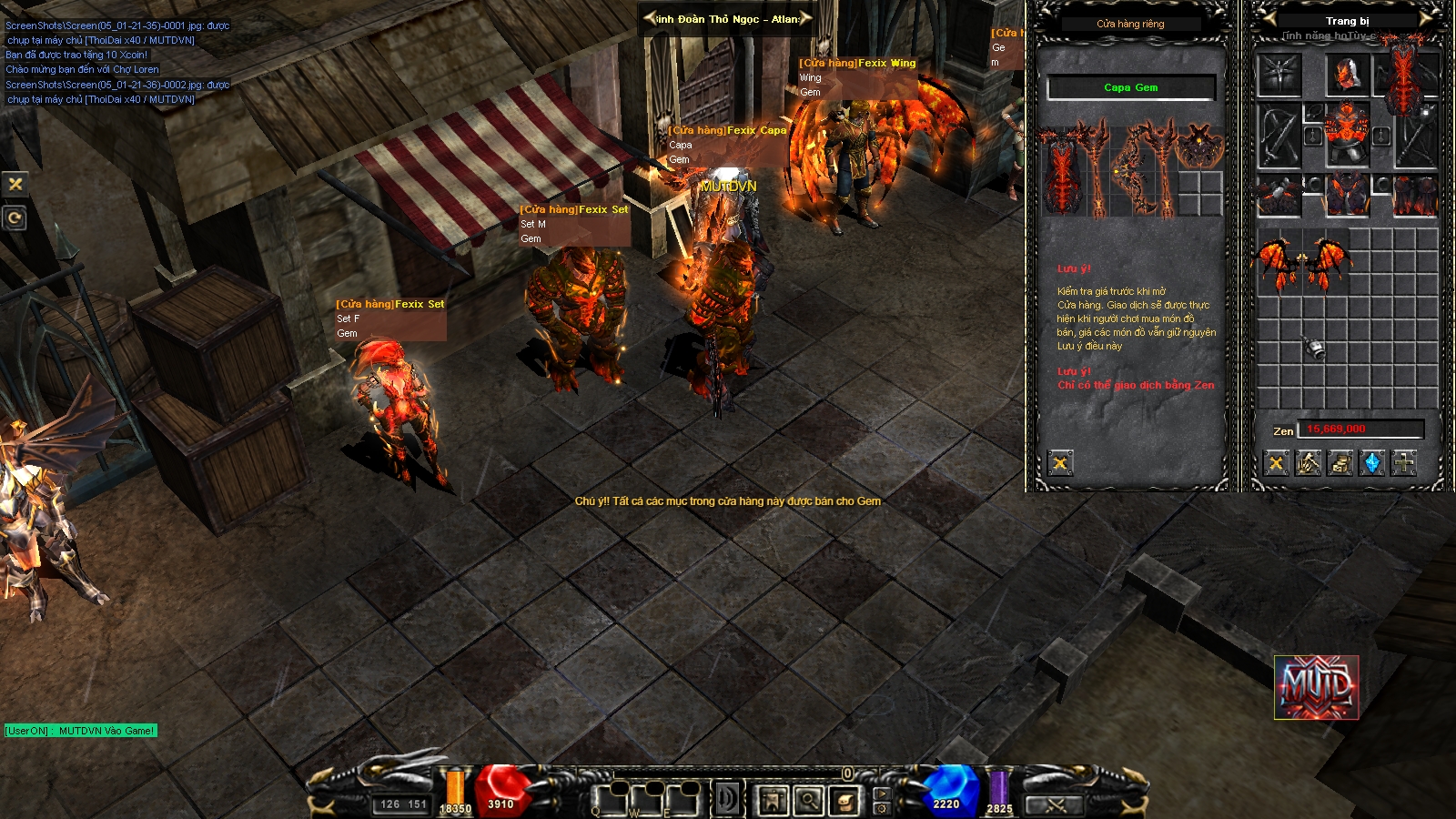Screen dimensions: 1456x819
Task: Click the equipped helmet slot
Action: coord(1347,75)
